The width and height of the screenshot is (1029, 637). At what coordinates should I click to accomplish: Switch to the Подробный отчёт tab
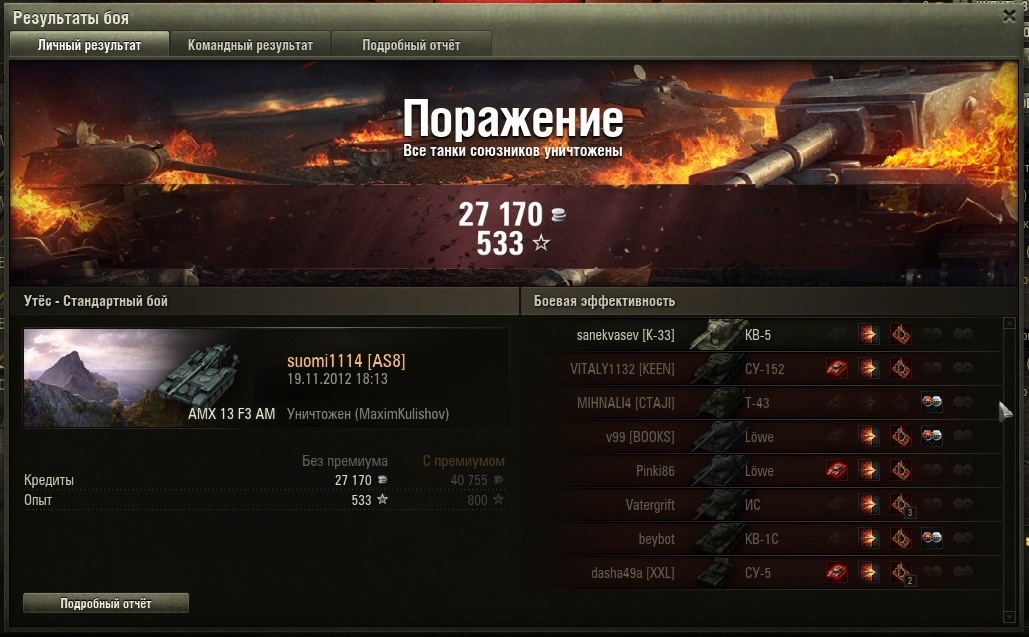click(411, 45)
